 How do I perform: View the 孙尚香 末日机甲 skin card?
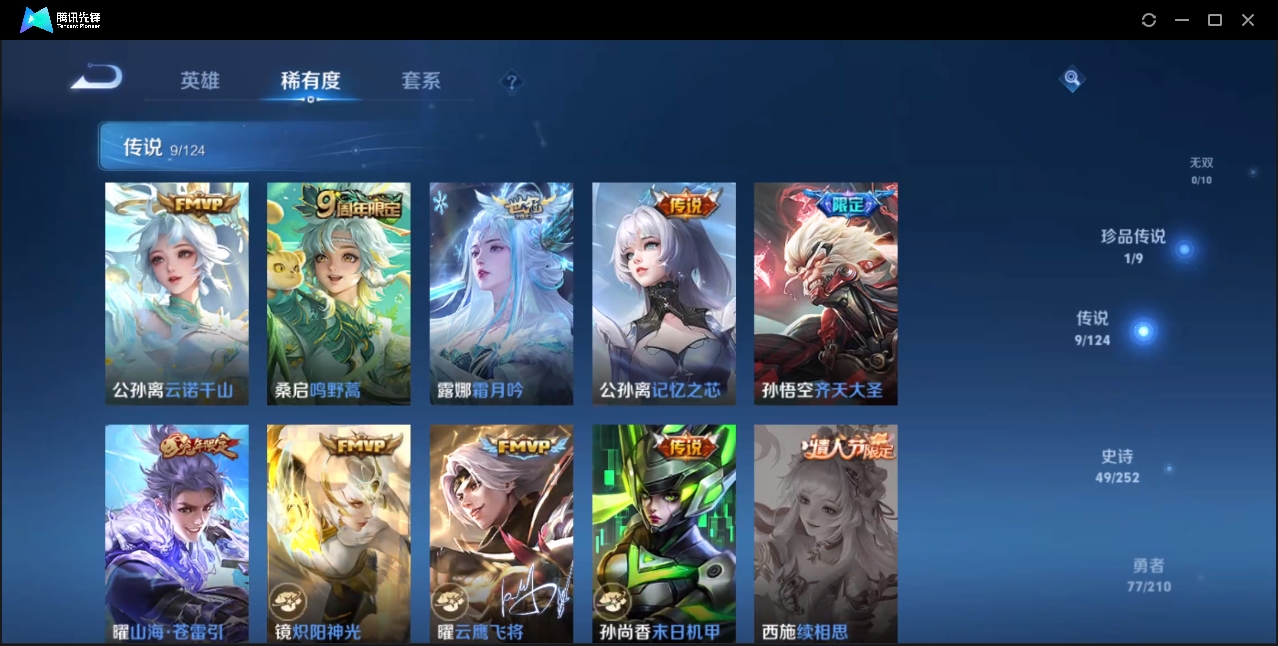coord(663,533)
